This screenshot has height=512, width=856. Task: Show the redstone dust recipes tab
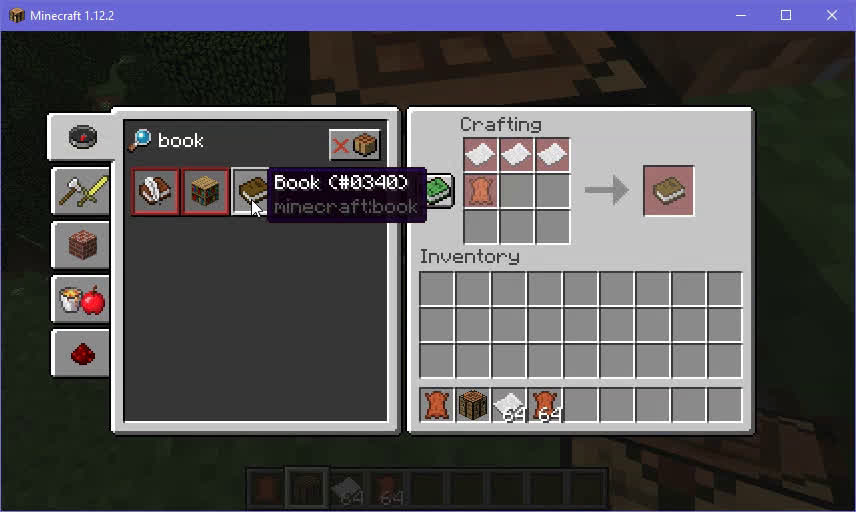click(83, 352)
